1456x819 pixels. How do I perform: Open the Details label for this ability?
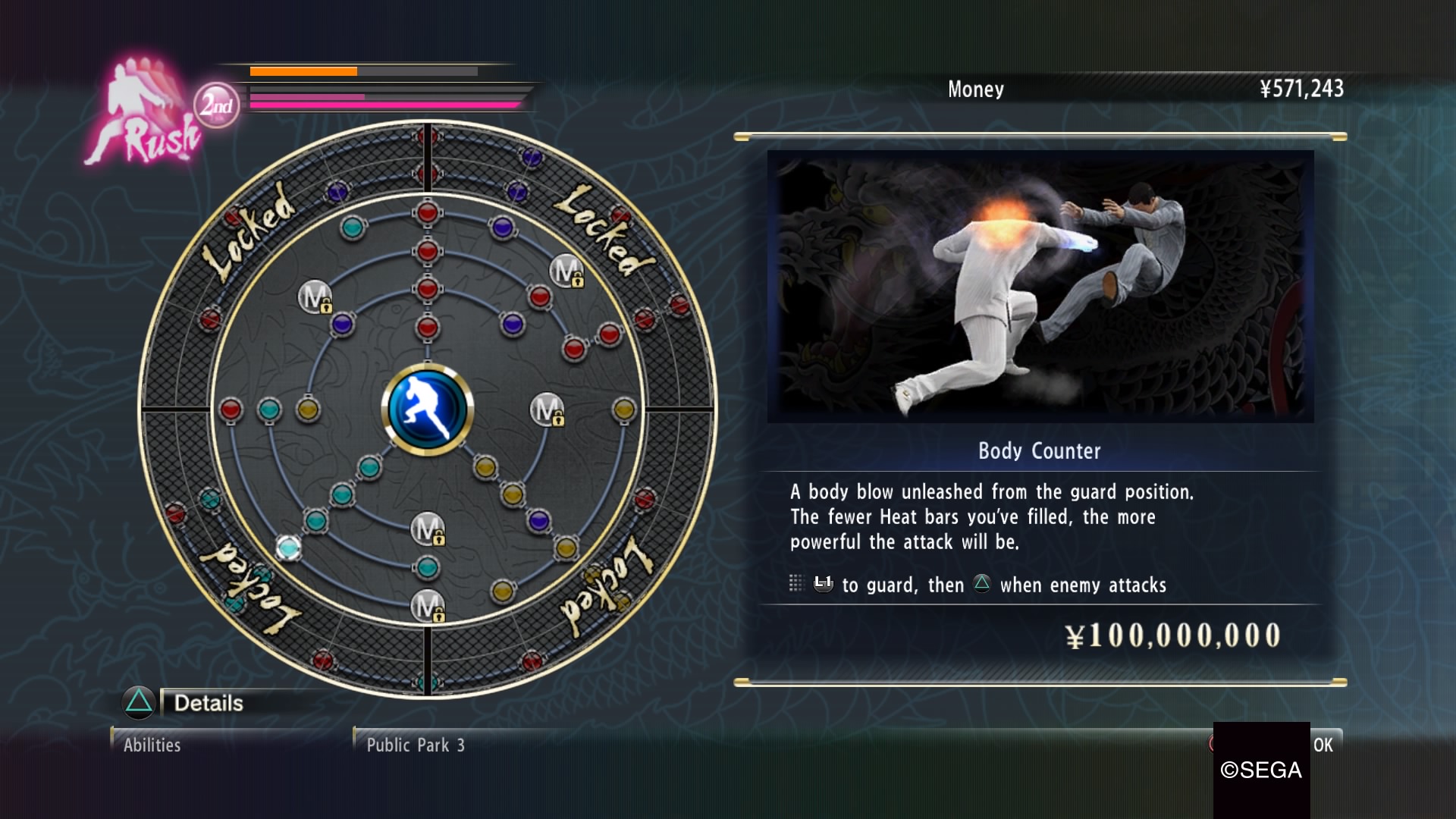(209, 703)
